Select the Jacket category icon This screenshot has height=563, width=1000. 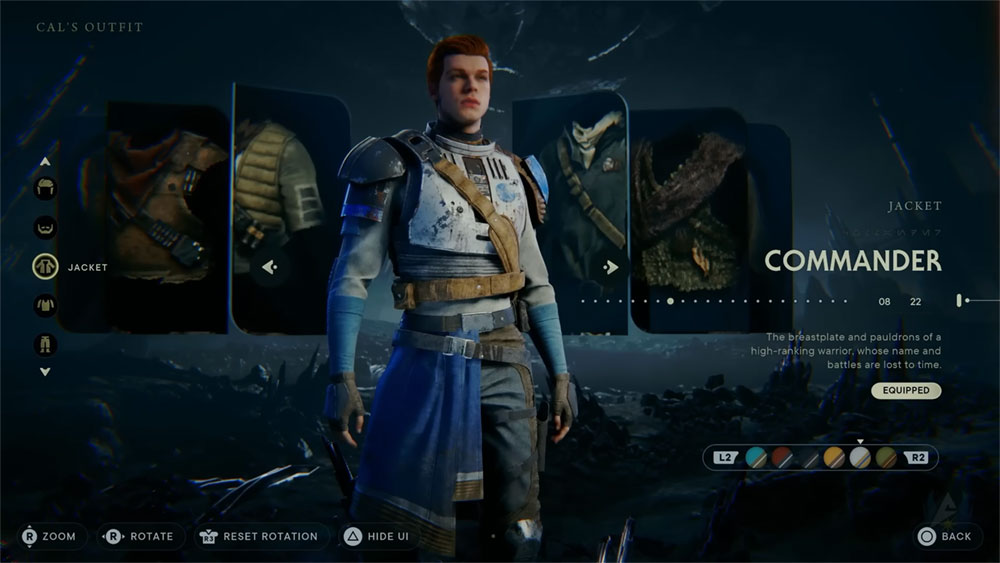click(45, 267)
